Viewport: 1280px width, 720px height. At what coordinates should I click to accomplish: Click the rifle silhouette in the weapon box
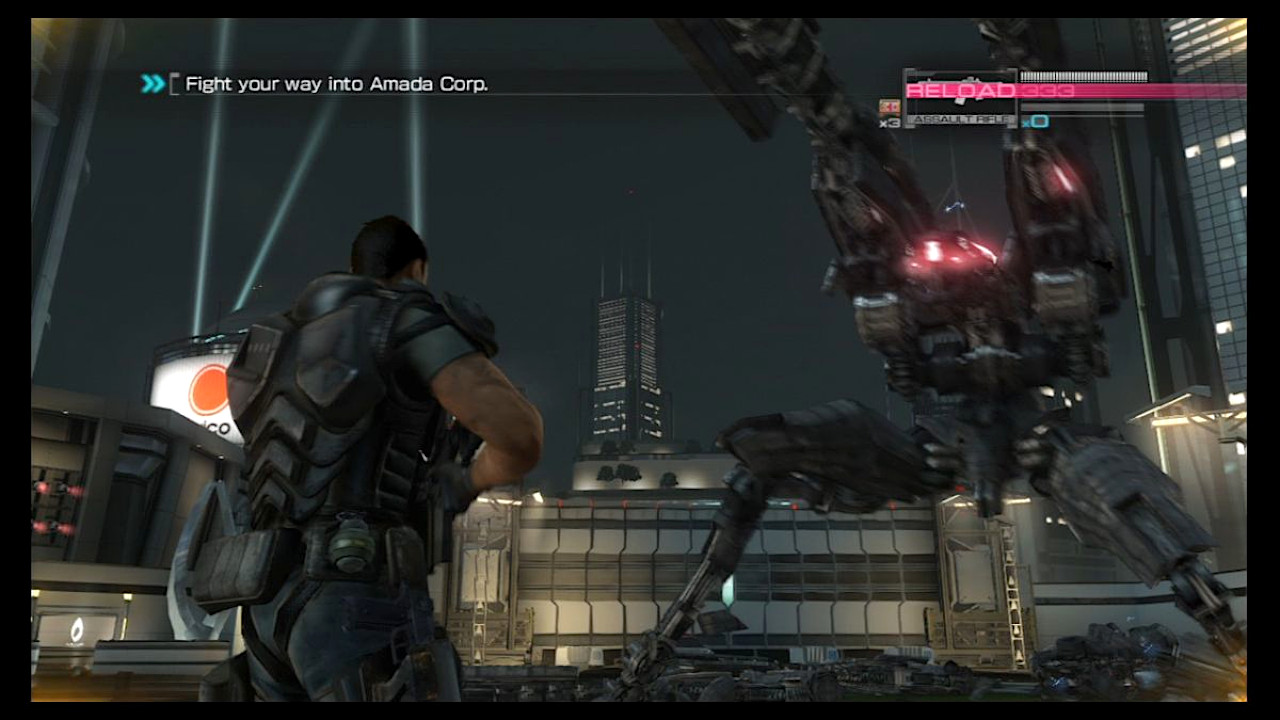pos(960,82)
